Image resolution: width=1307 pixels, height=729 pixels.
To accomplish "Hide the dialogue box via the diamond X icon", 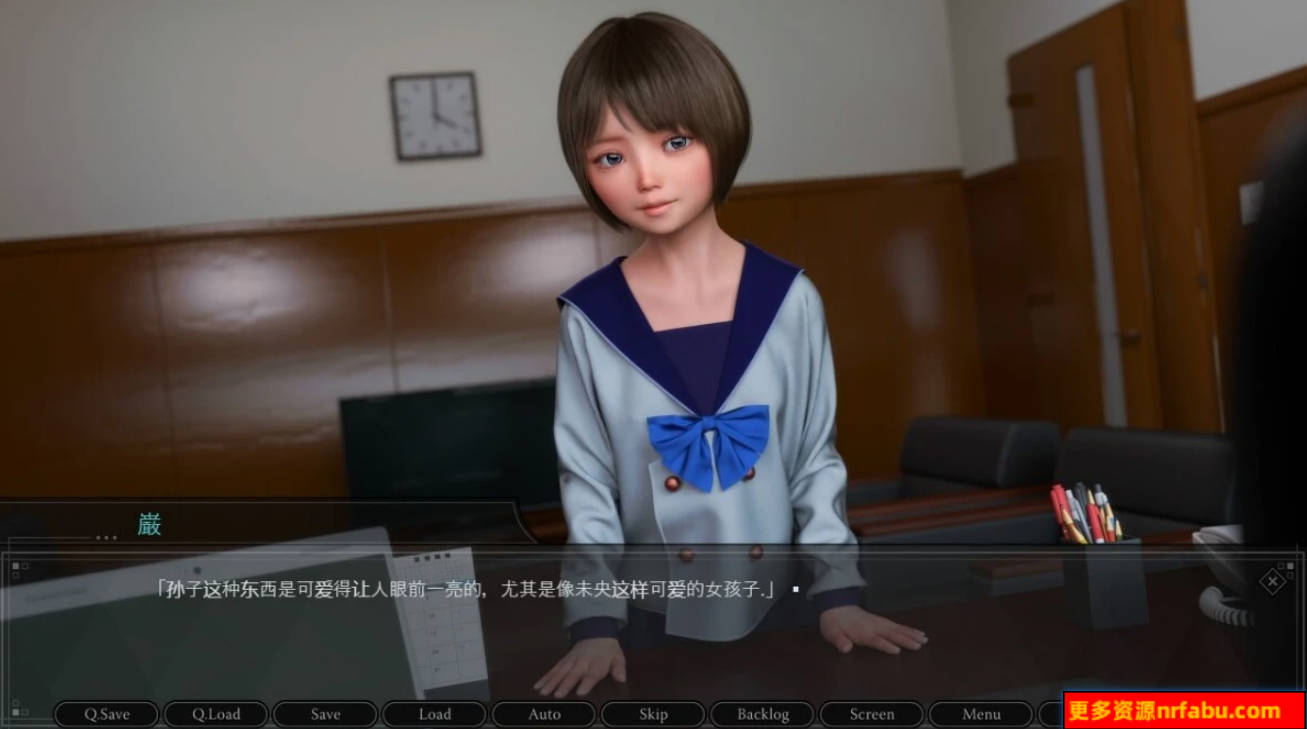I will (1273, 581).
